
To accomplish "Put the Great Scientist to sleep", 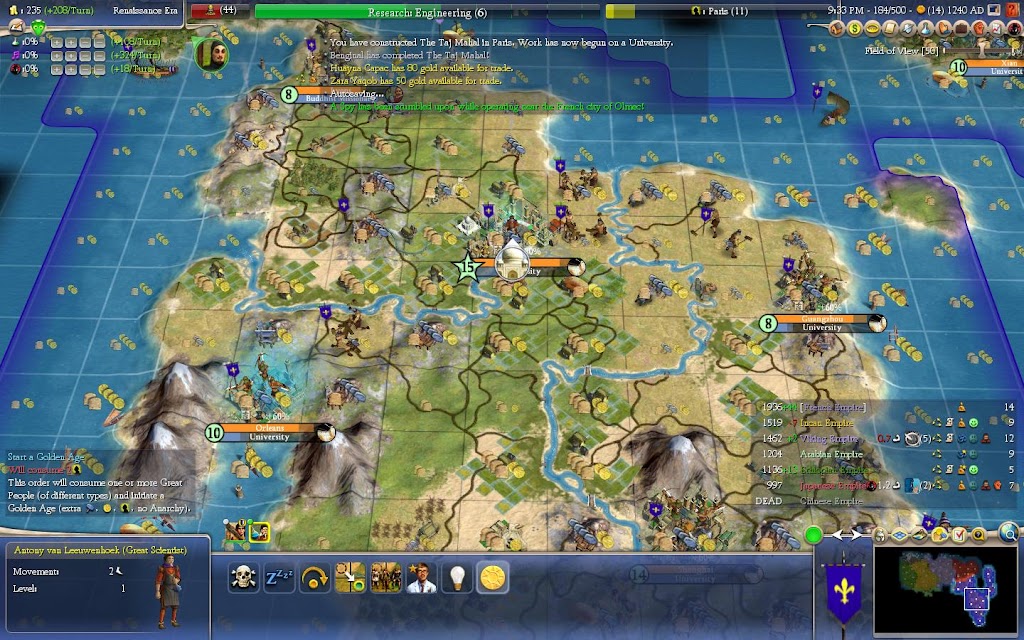I will [x=279, y=577].
